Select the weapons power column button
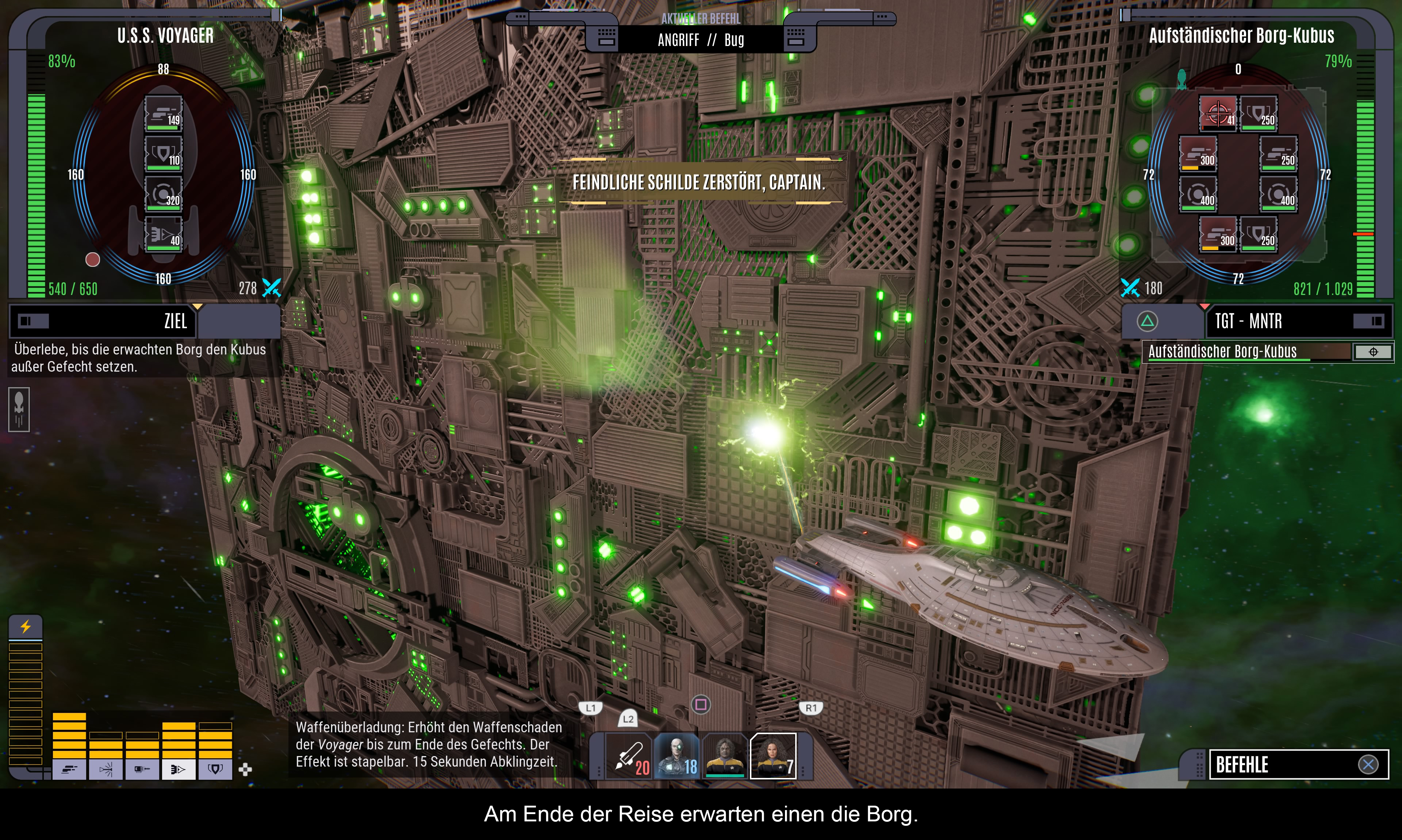The height and width of the screenshot is (840, 1402). click(69, 770)
